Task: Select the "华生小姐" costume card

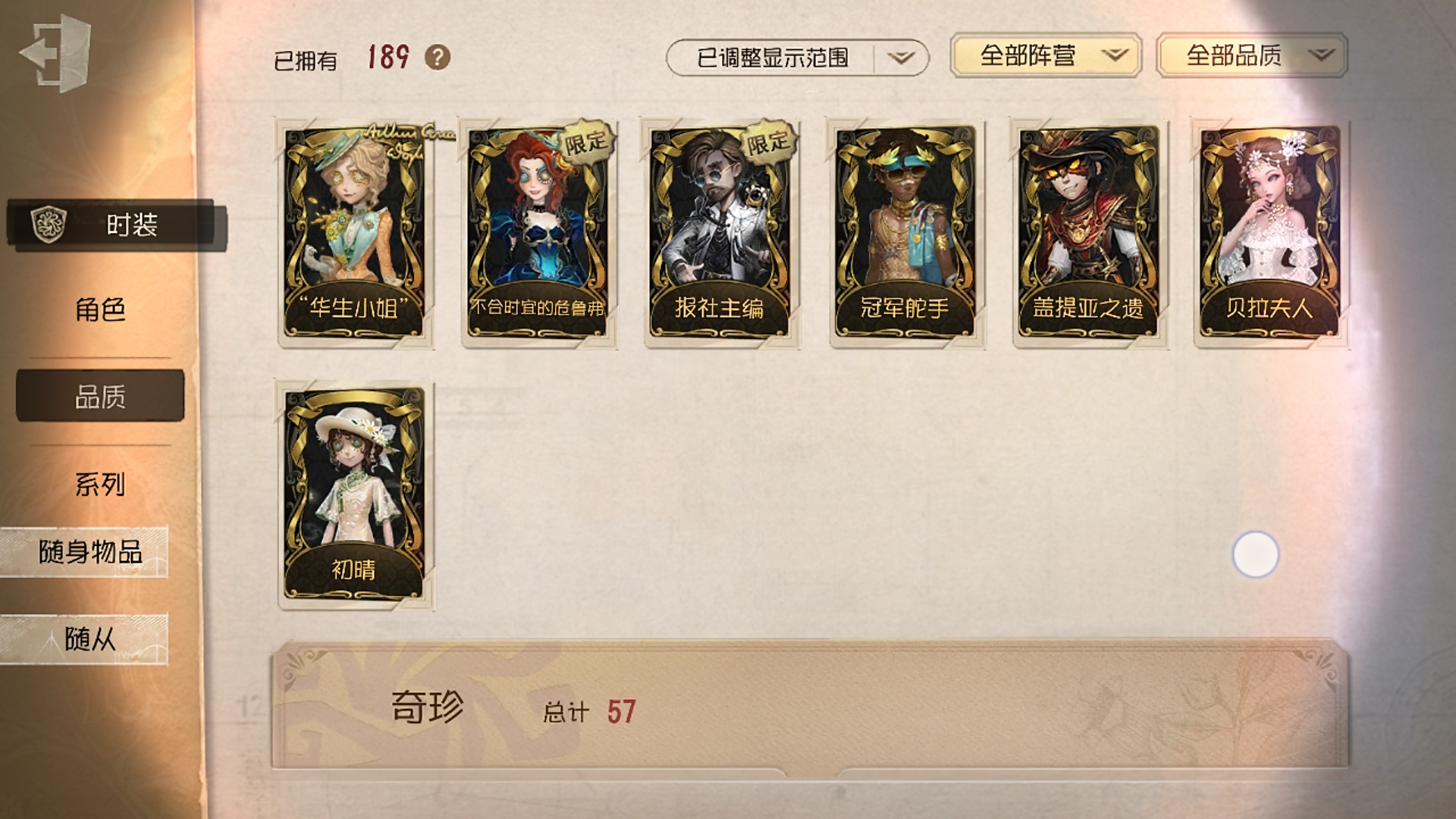Action: pos(355,232)
